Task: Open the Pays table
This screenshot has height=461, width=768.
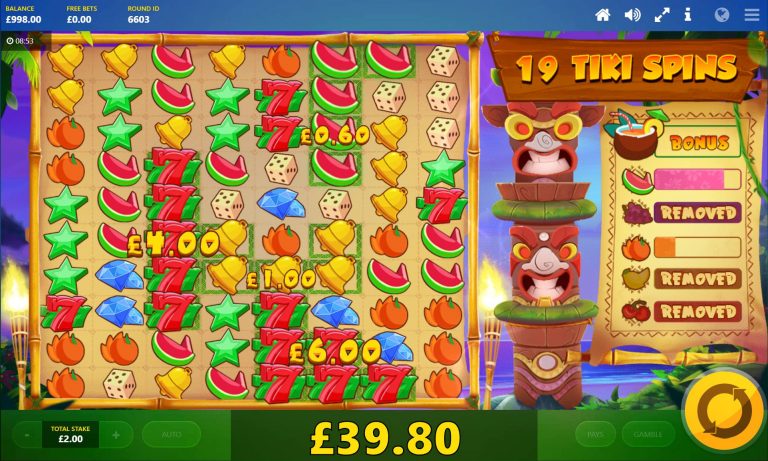Action: click(x=595, y=434)
